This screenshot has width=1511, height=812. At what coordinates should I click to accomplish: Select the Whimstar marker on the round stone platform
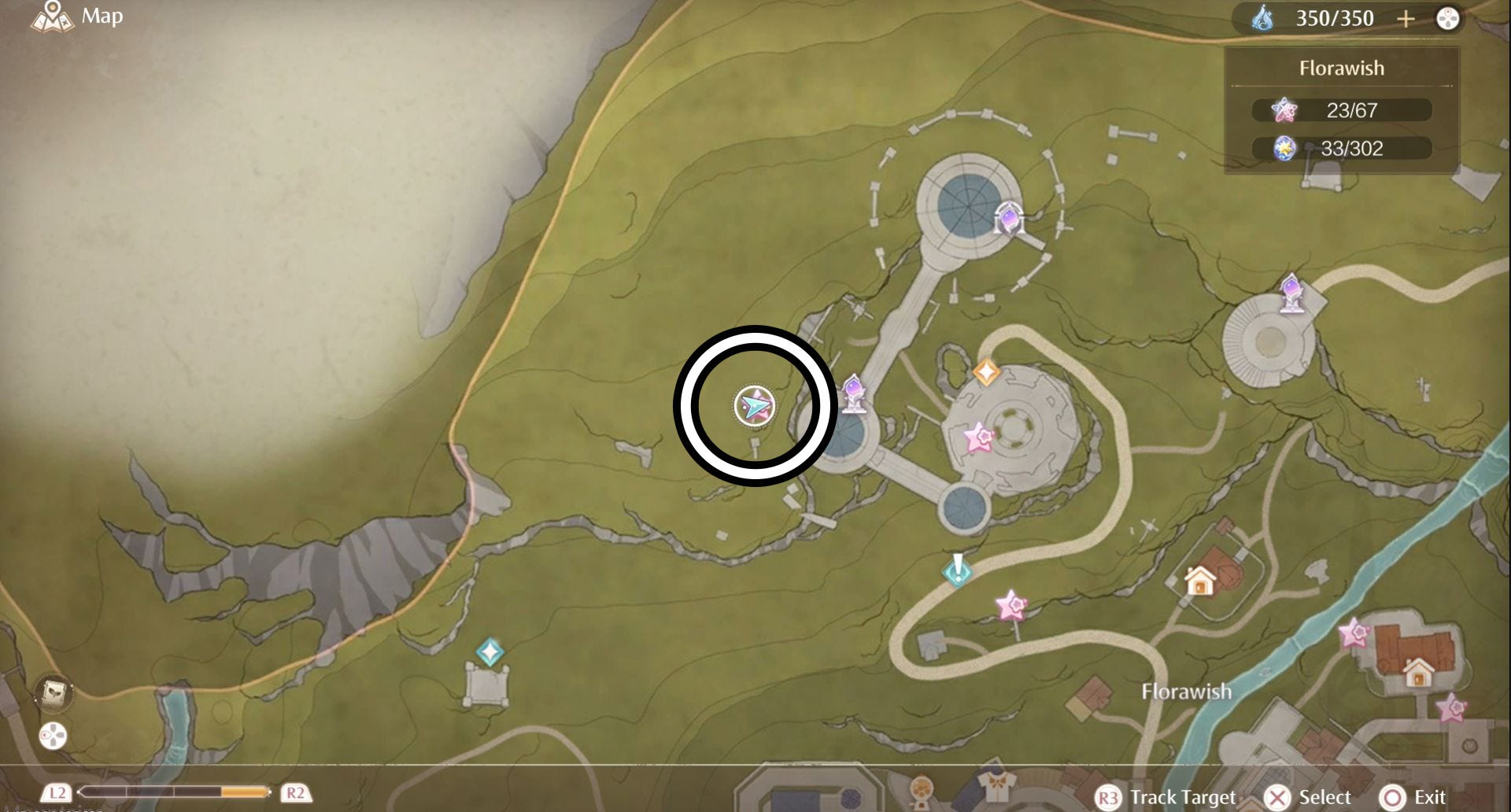pyautogui.click(x=979, y=437)
